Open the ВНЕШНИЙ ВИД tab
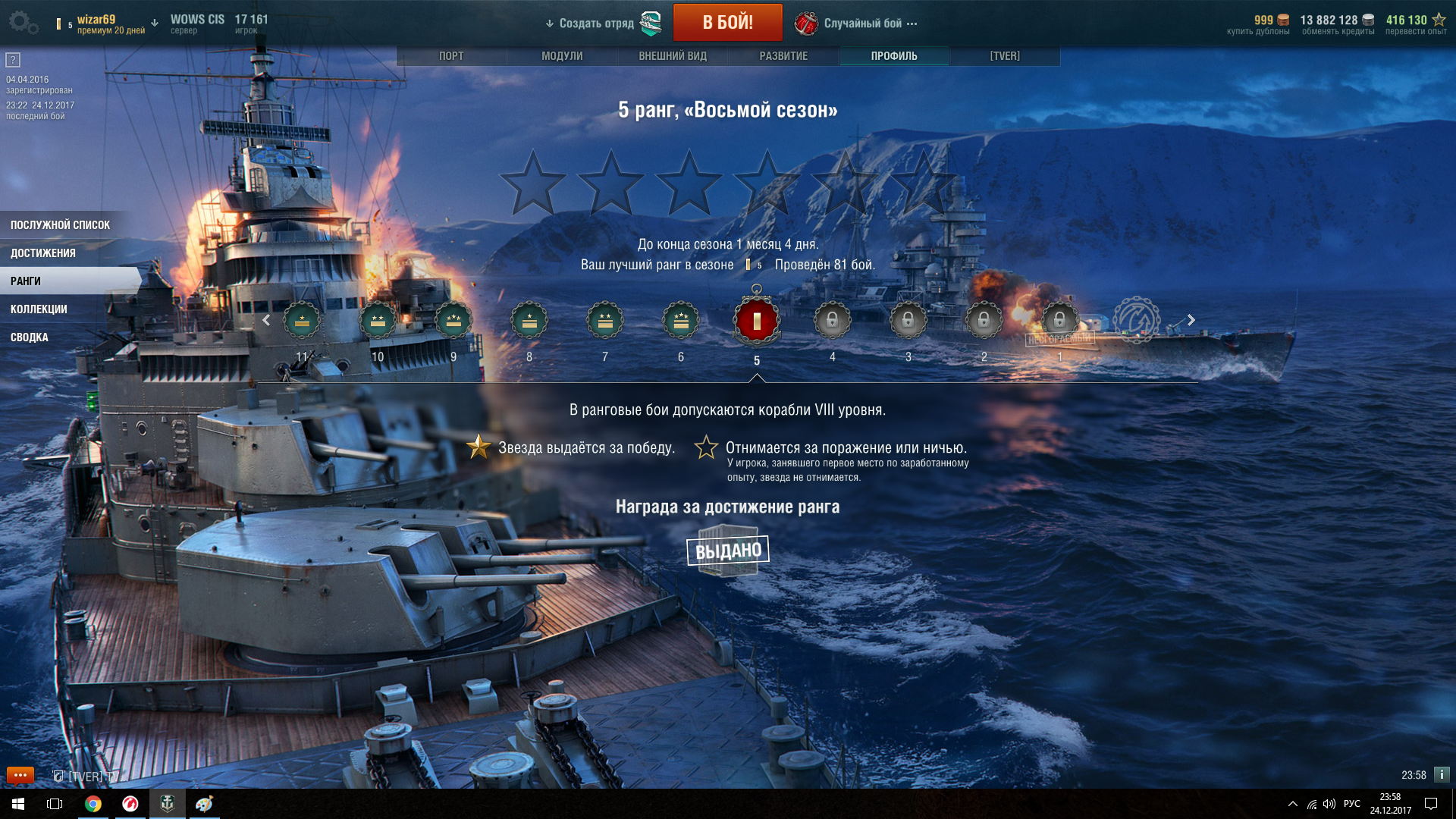1456x819 pixels. 673,56
